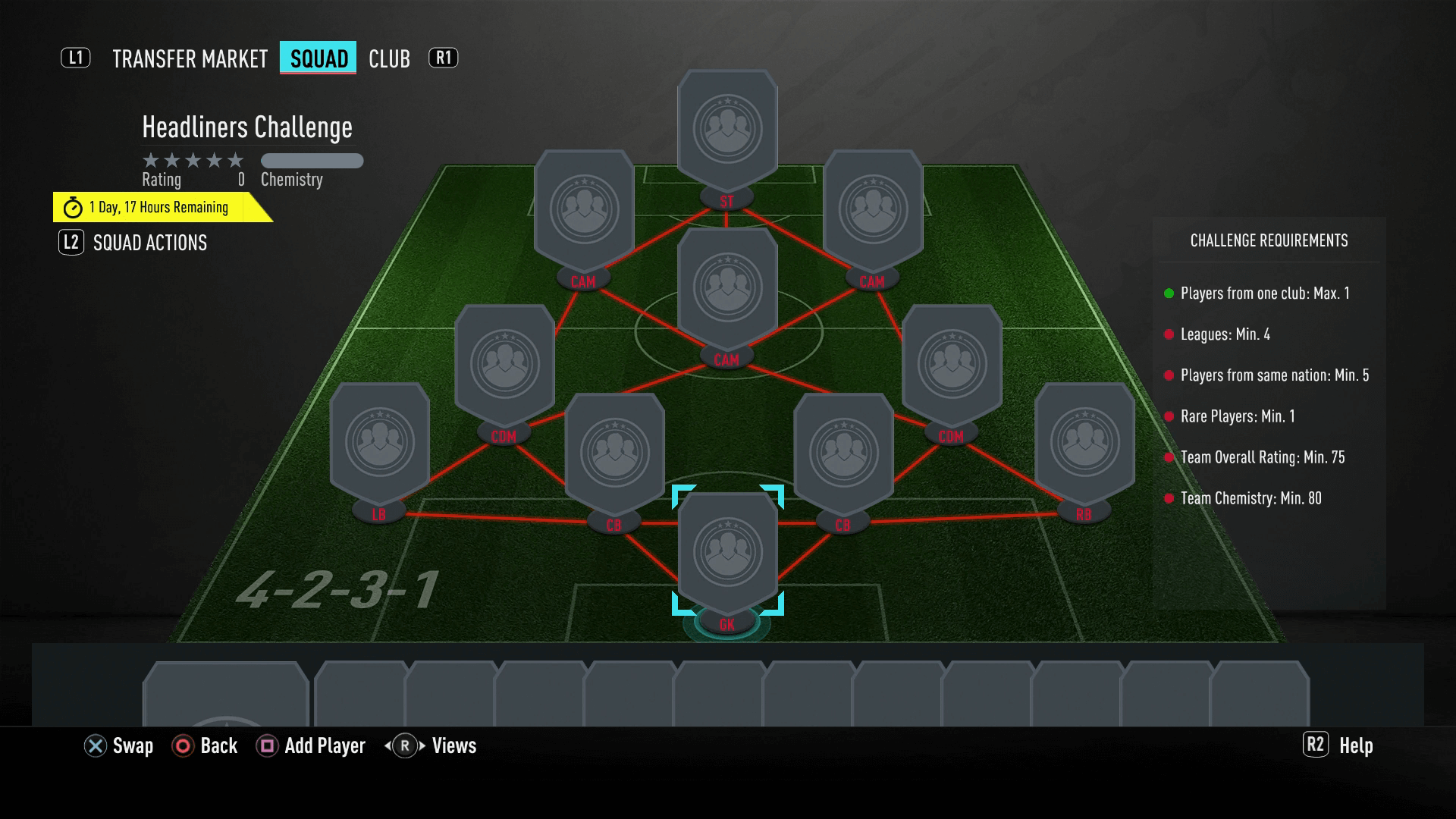
Task: Select the highlighted GK goalkeeper slot
Action: click(x=727, y=552)
